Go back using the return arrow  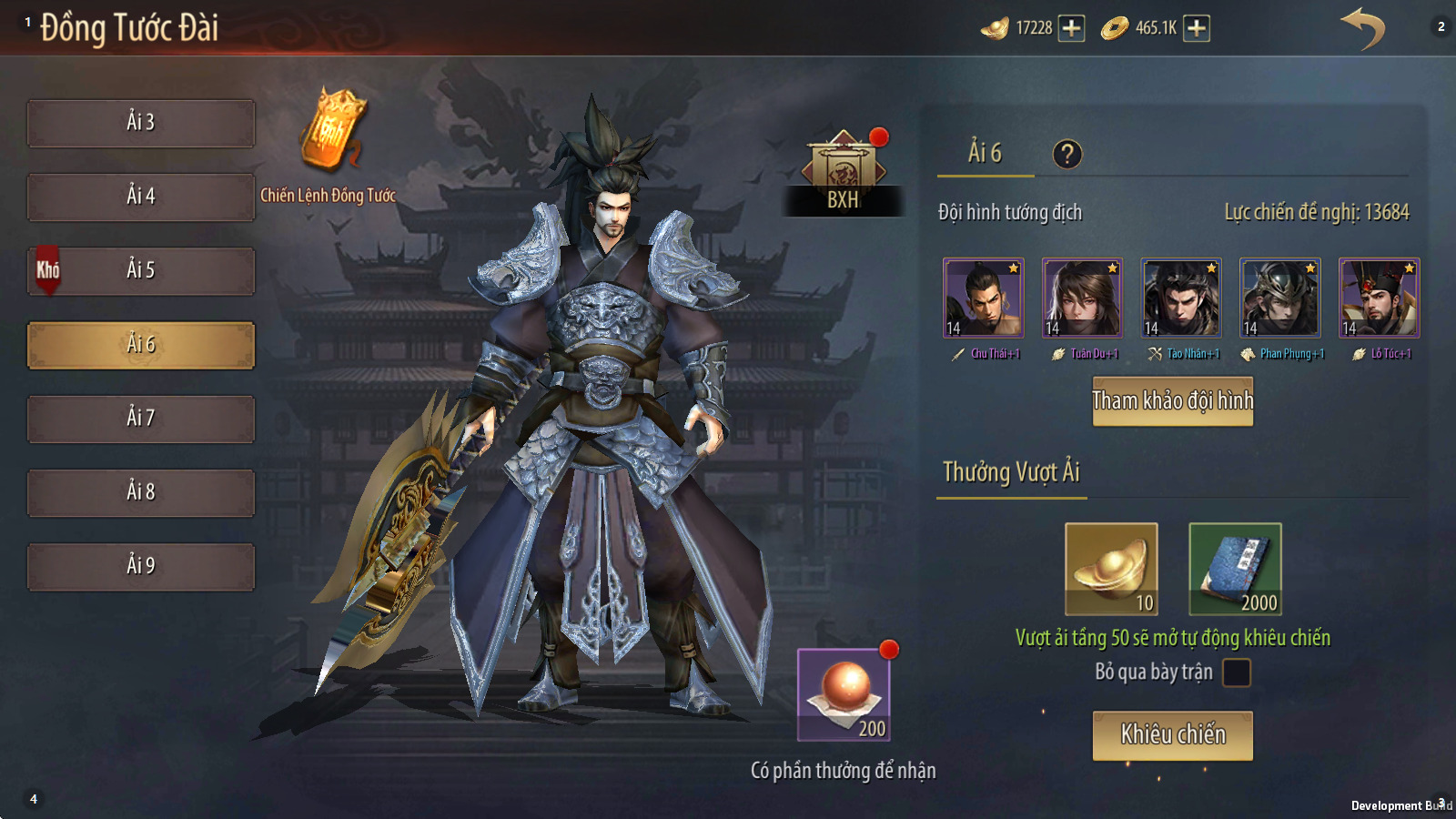coord(1362,28)
